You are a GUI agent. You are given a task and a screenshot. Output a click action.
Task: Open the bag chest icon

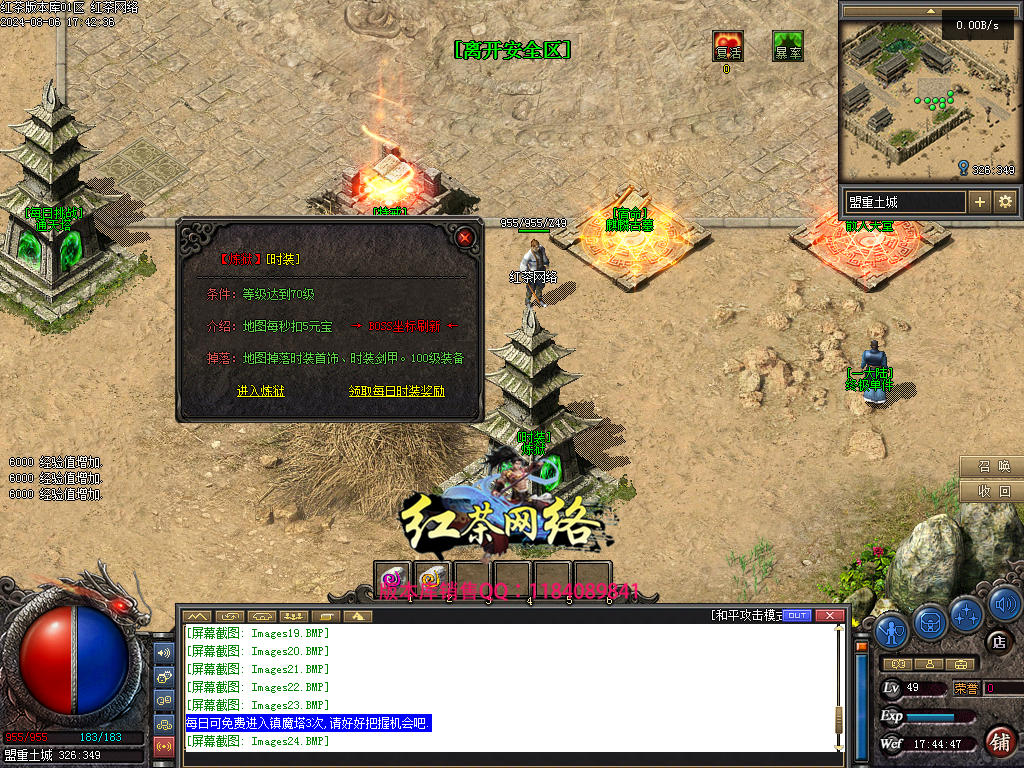tap(930, 621)
